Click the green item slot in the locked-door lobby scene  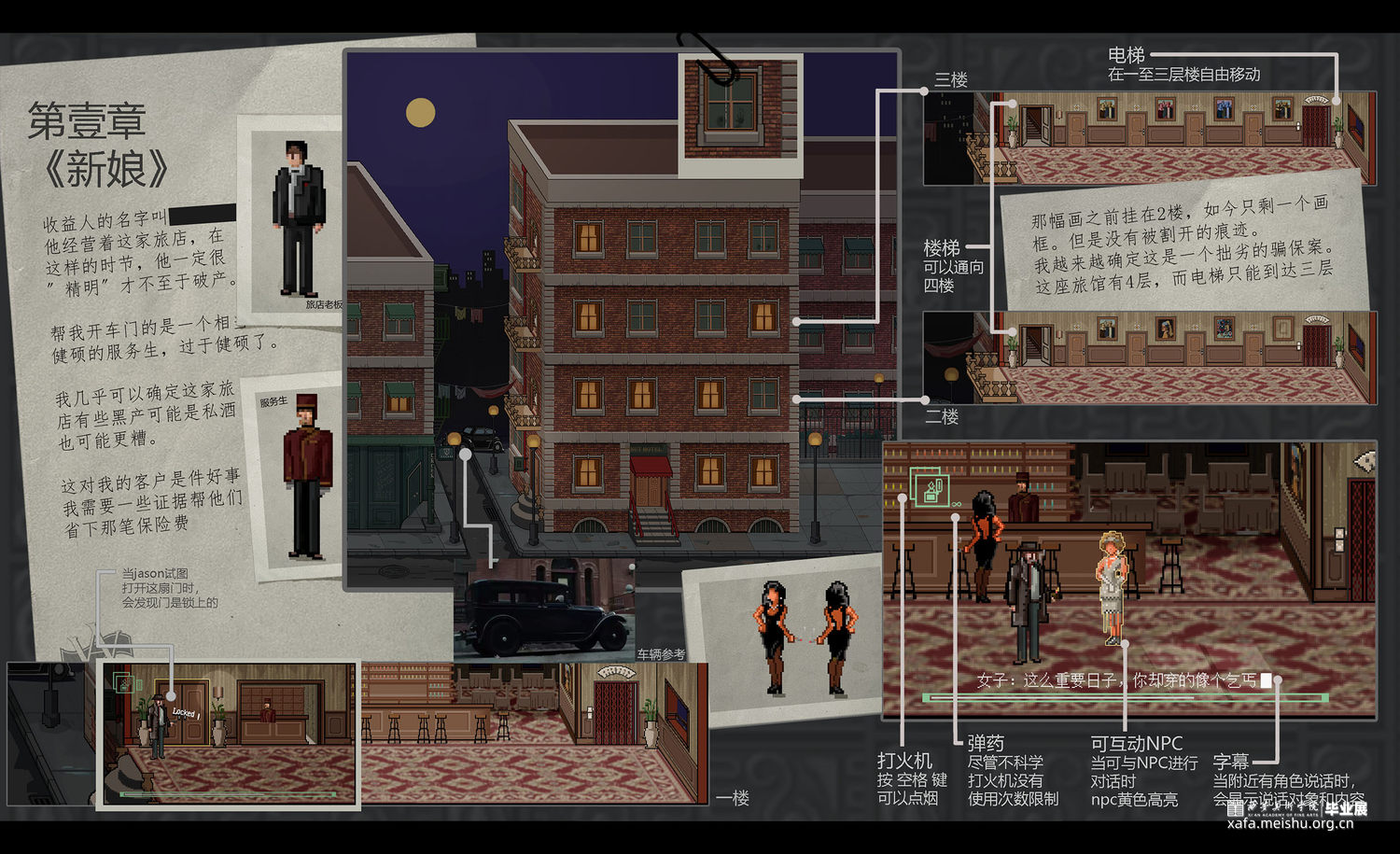123,683
